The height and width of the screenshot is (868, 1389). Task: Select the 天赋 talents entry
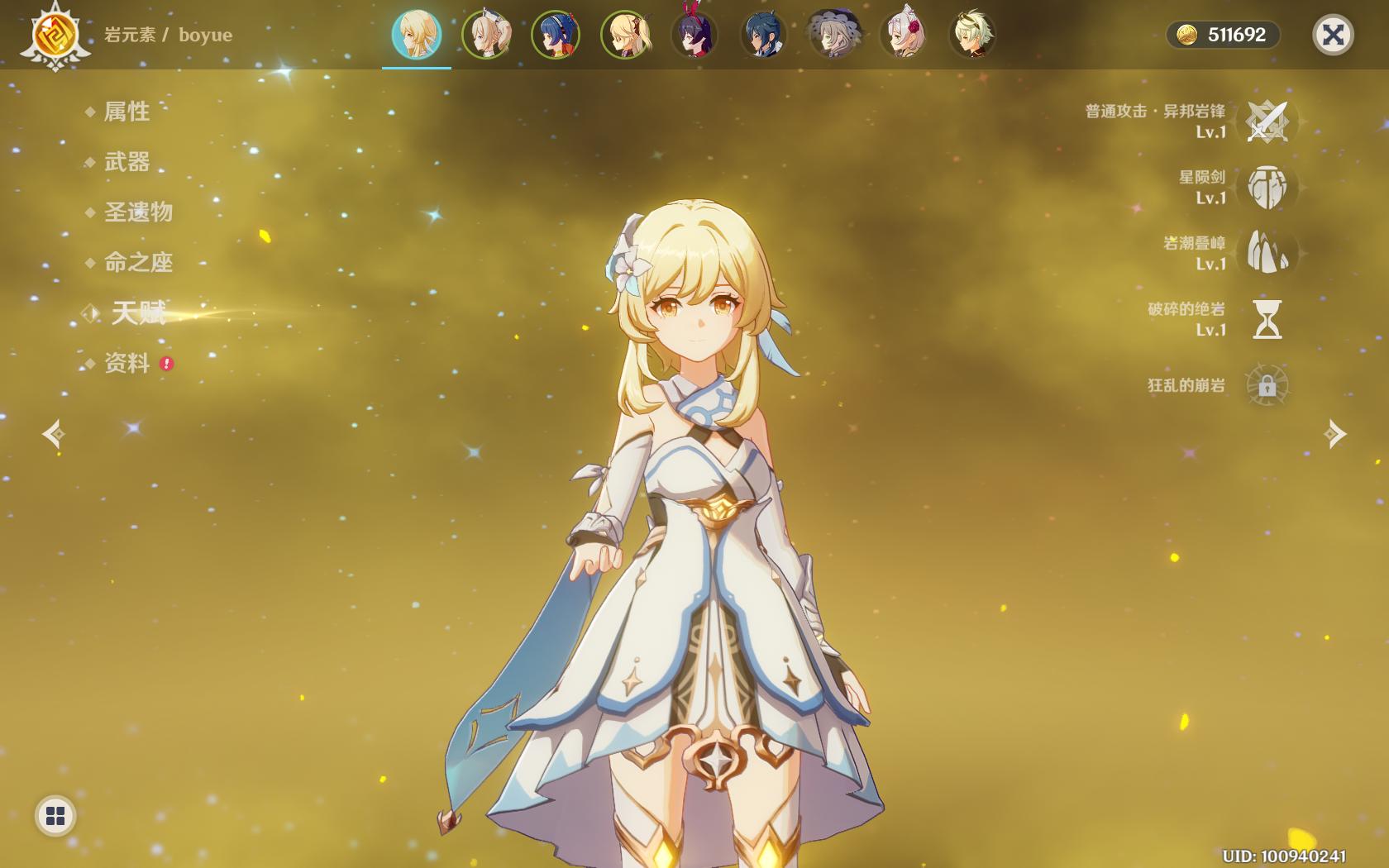pyautogui.click(x=138, y=312)
